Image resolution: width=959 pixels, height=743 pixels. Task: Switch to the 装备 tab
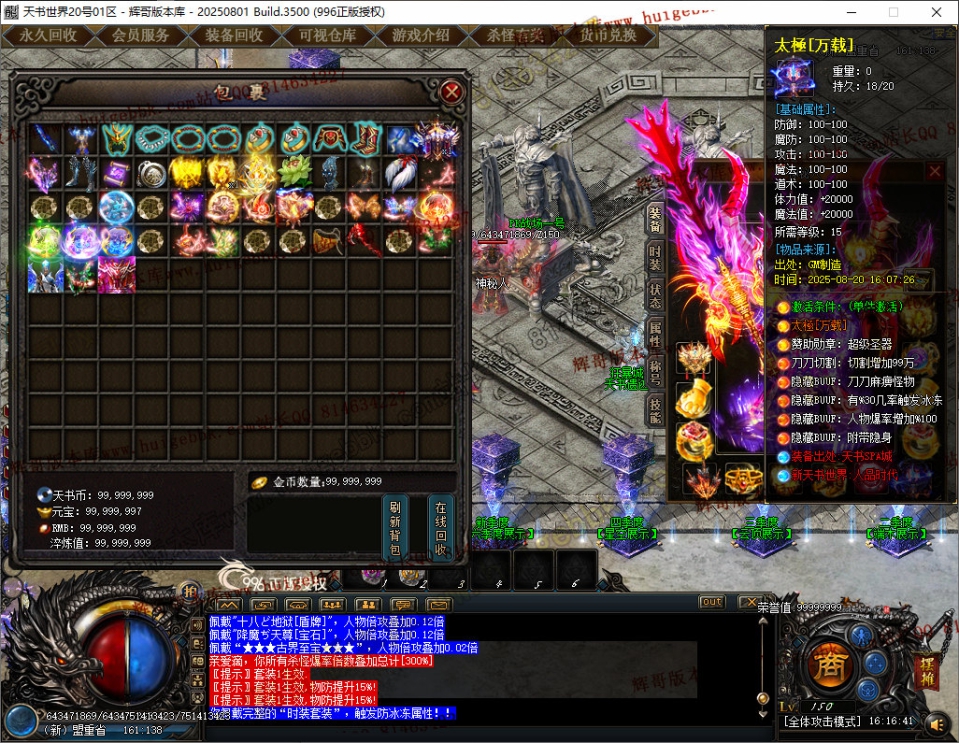655,219
